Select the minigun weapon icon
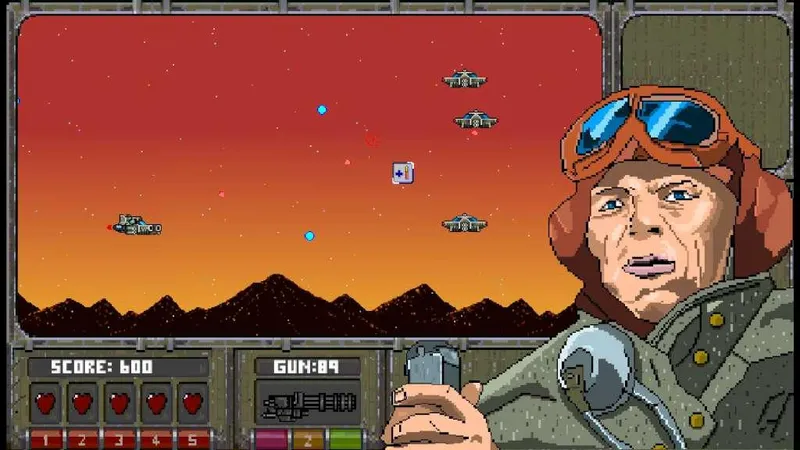This screenshot has height=450, width=800. pyautogui.click(x=308, y=405)
